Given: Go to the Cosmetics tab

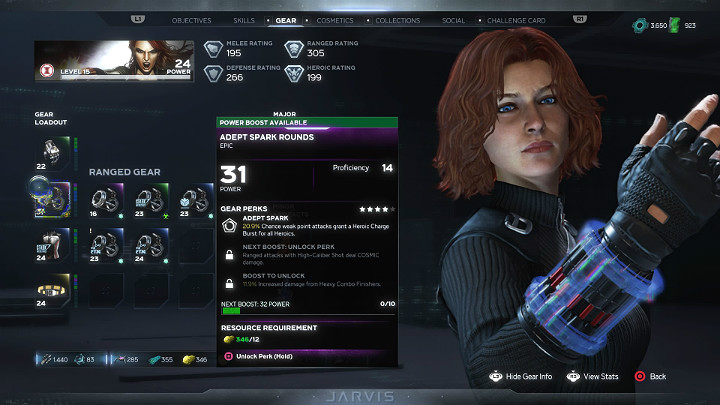Looking at the screenshot, I should pyautogui.click(x=334, y=20).
